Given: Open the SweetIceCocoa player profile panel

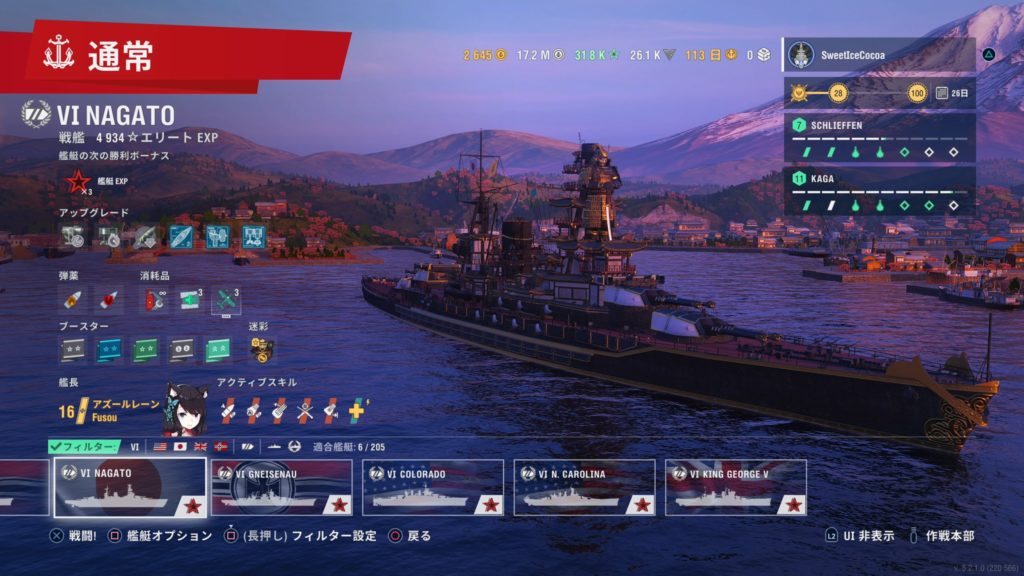Looking at the screenshot, I should coord(879,55).
